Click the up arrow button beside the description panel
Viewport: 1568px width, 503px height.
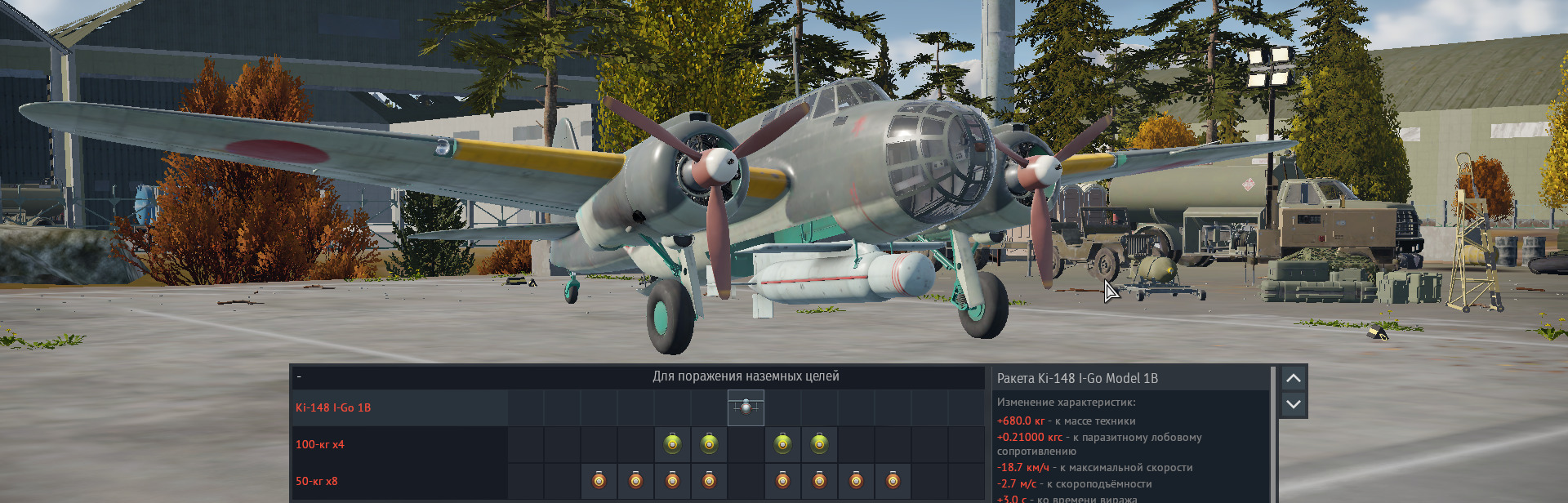[x=1293, y=378]
